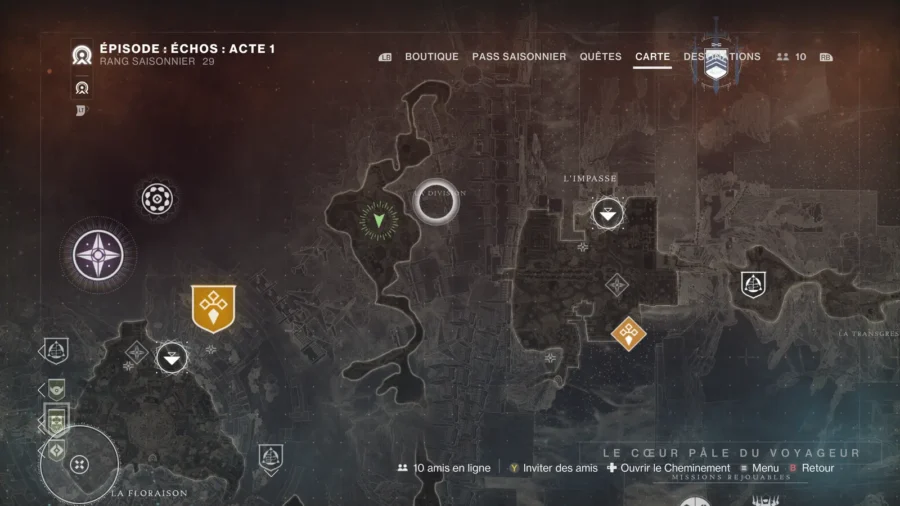The image size is (900, 506).
Task: Open the friends roster icon showing 10
Action: tap(791, 57)
